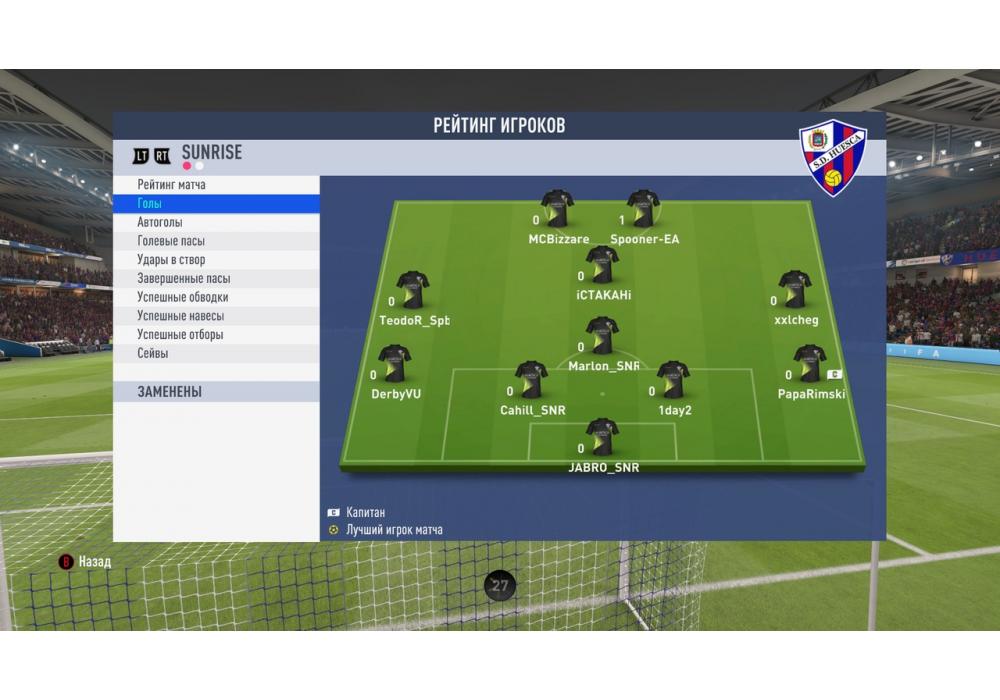1000x700 pixels.
Task: Choose TeodoR_Spb's shirt on the pitch
Action: [412, 290]
